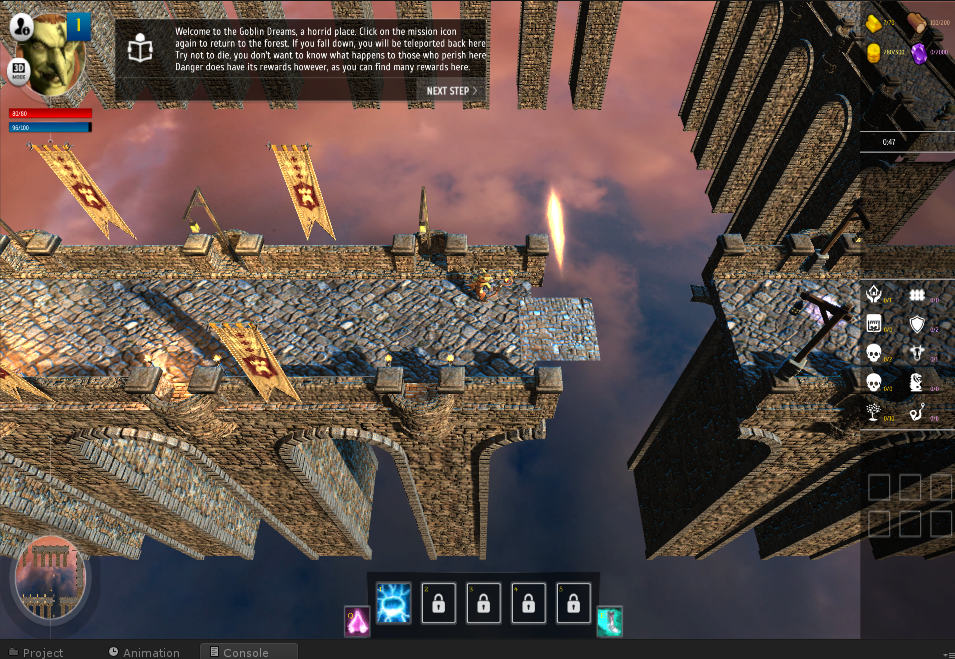Viewport: 955px width, 659px height.
Task: Open the circular minimap
Action: (x=49, y=578)
